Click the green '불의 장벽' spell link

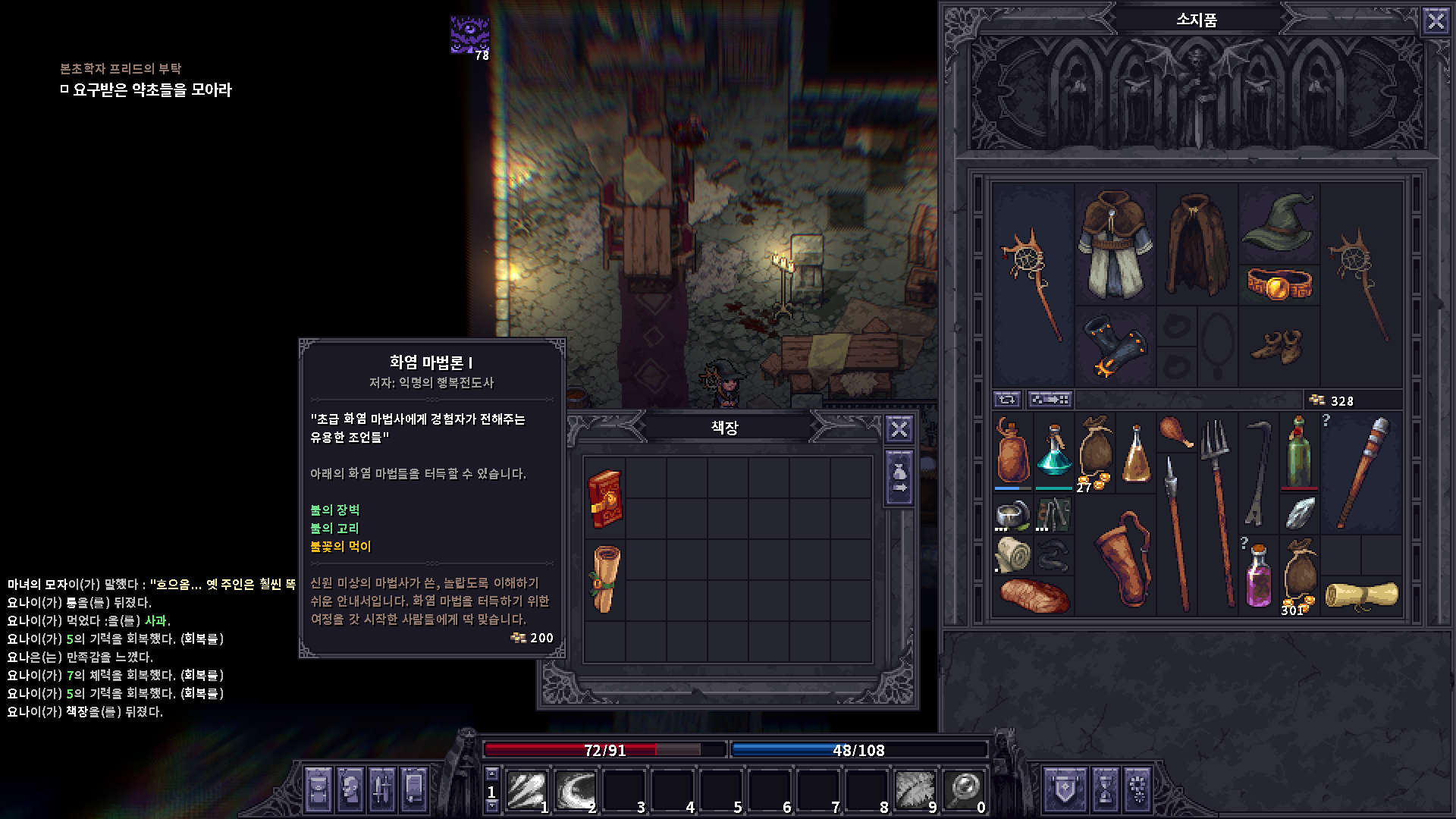[x=337, y=510]
